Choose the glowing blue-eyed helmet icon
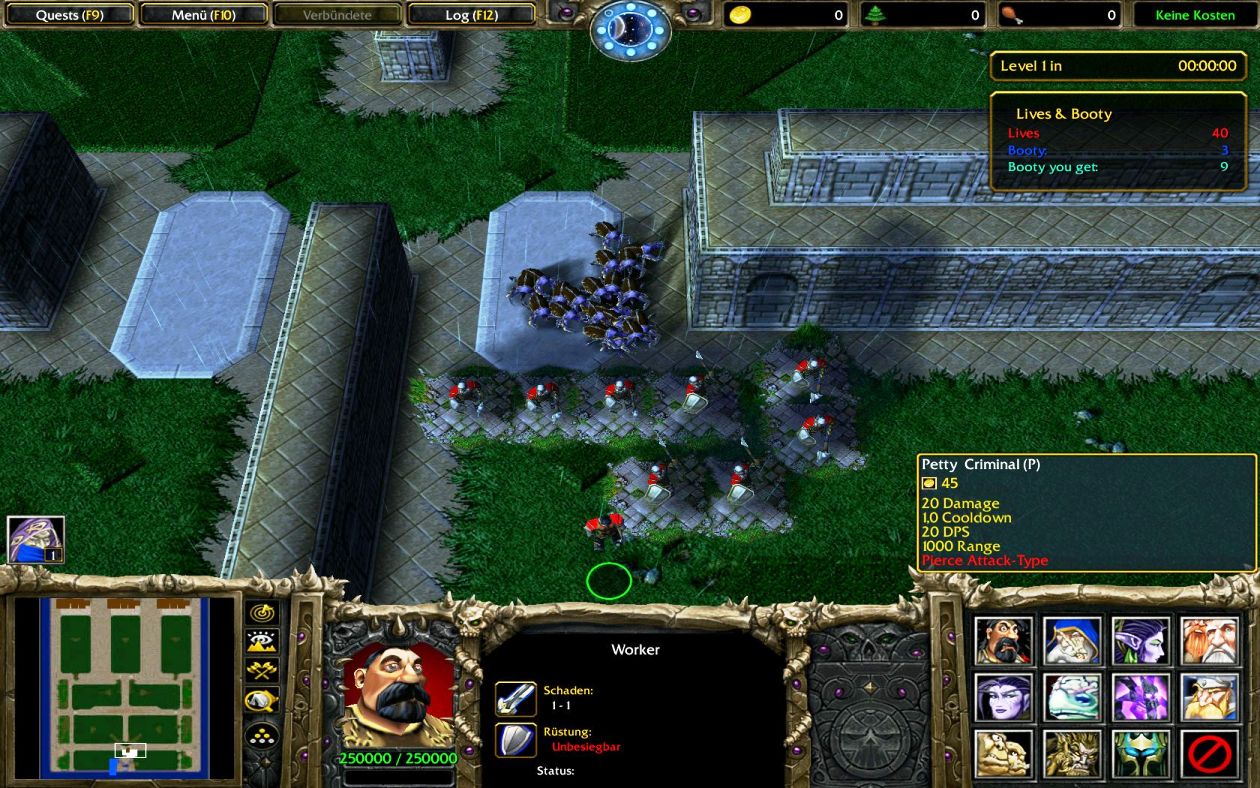The height and width of the screenshot is (788, 1260). click(1141, 754)
